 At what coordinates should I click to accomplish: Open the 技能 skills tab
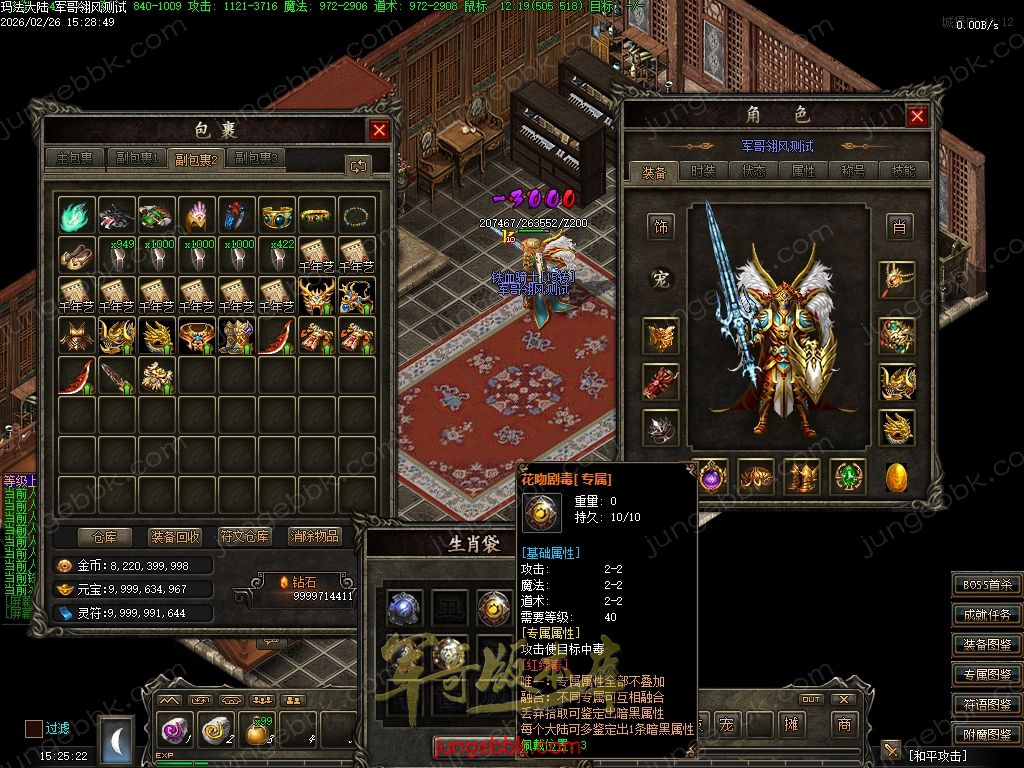tap(903, 171)
